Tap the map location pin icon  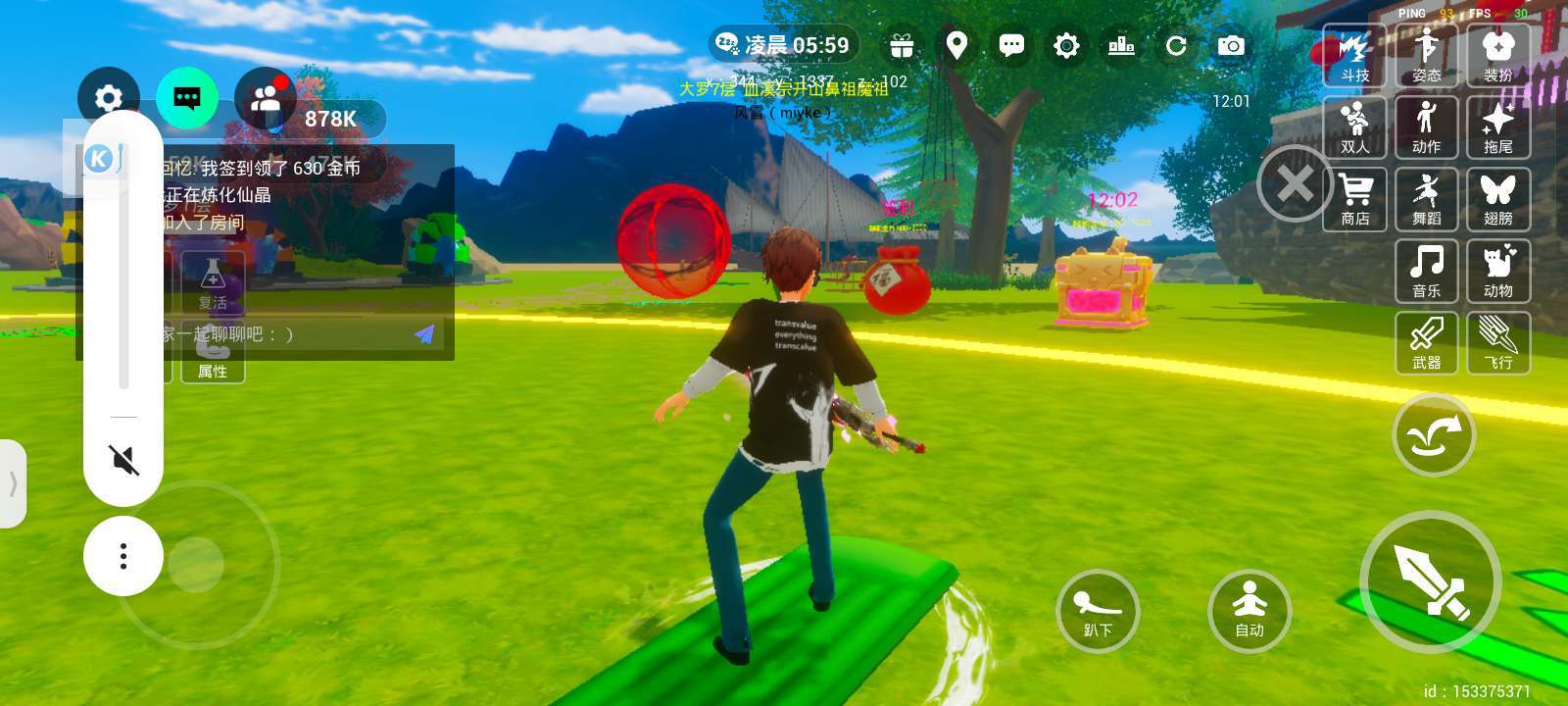click(956, 45)
